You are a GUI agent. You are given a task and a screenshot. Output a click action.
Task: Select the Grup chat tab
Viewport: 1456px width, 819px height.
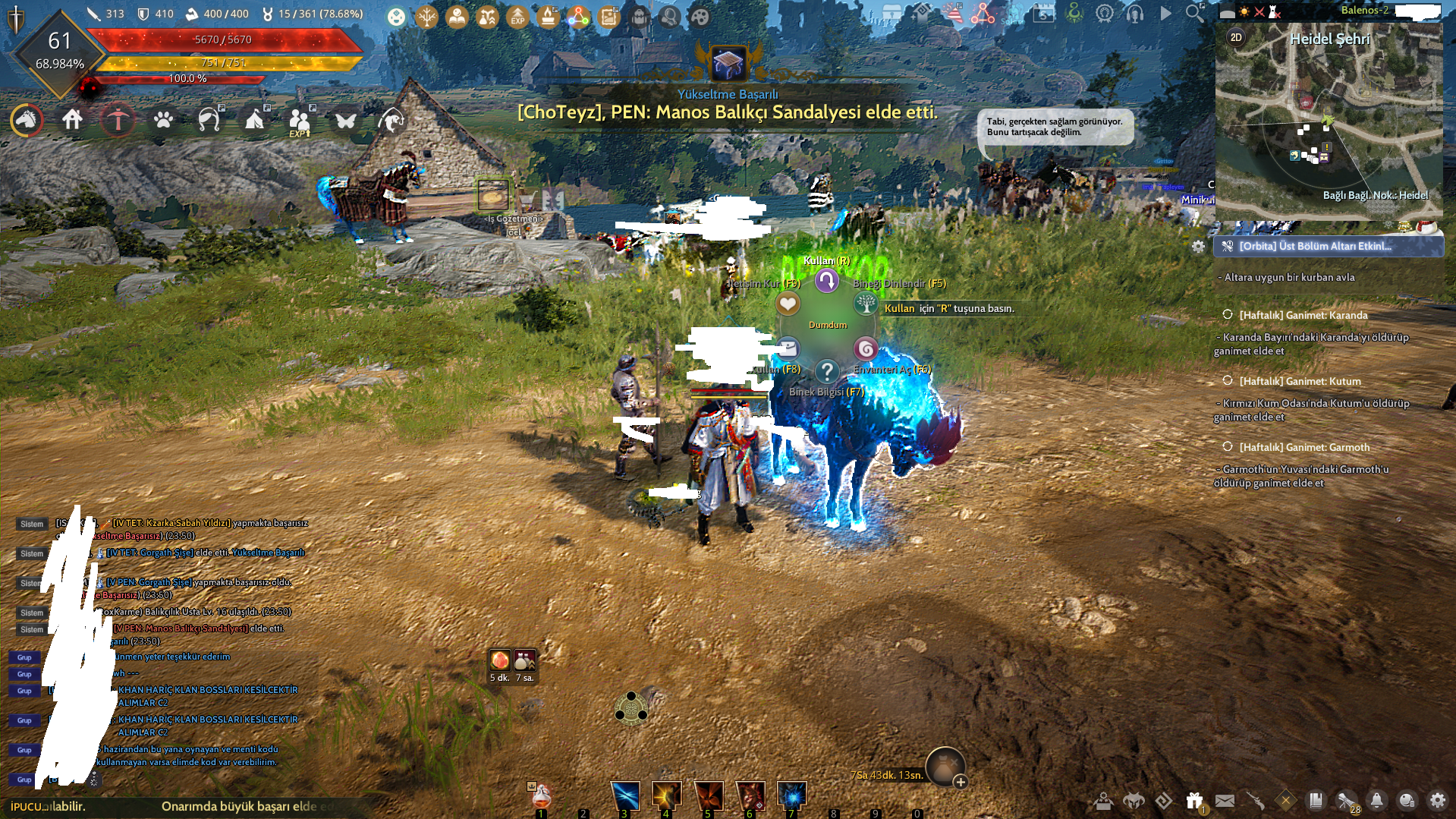coord(24,657)
